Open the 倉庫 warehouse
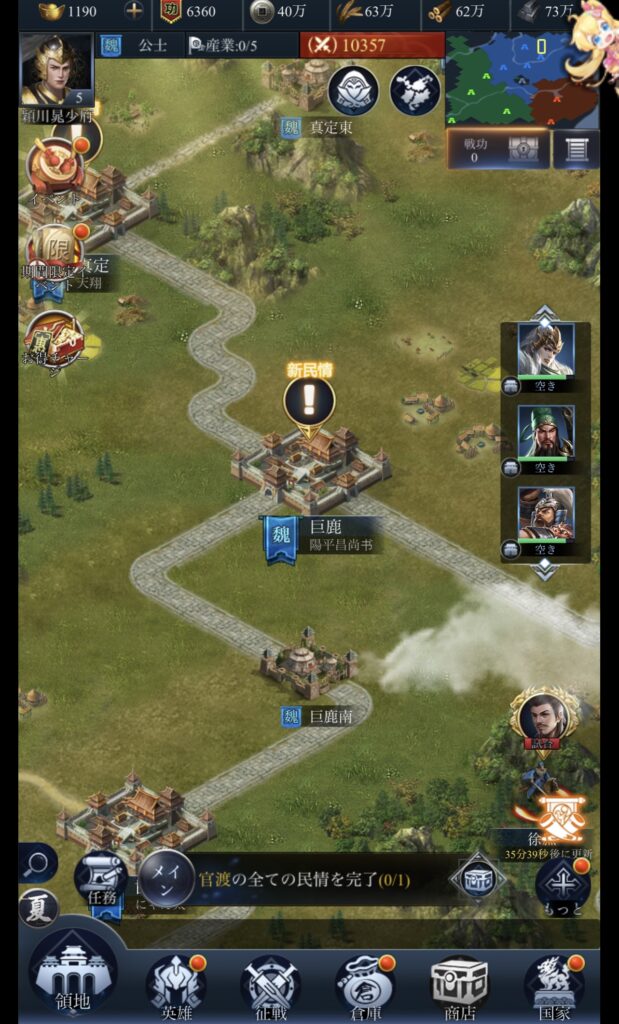Screen dimensions: 619x1024 [364, 985]
